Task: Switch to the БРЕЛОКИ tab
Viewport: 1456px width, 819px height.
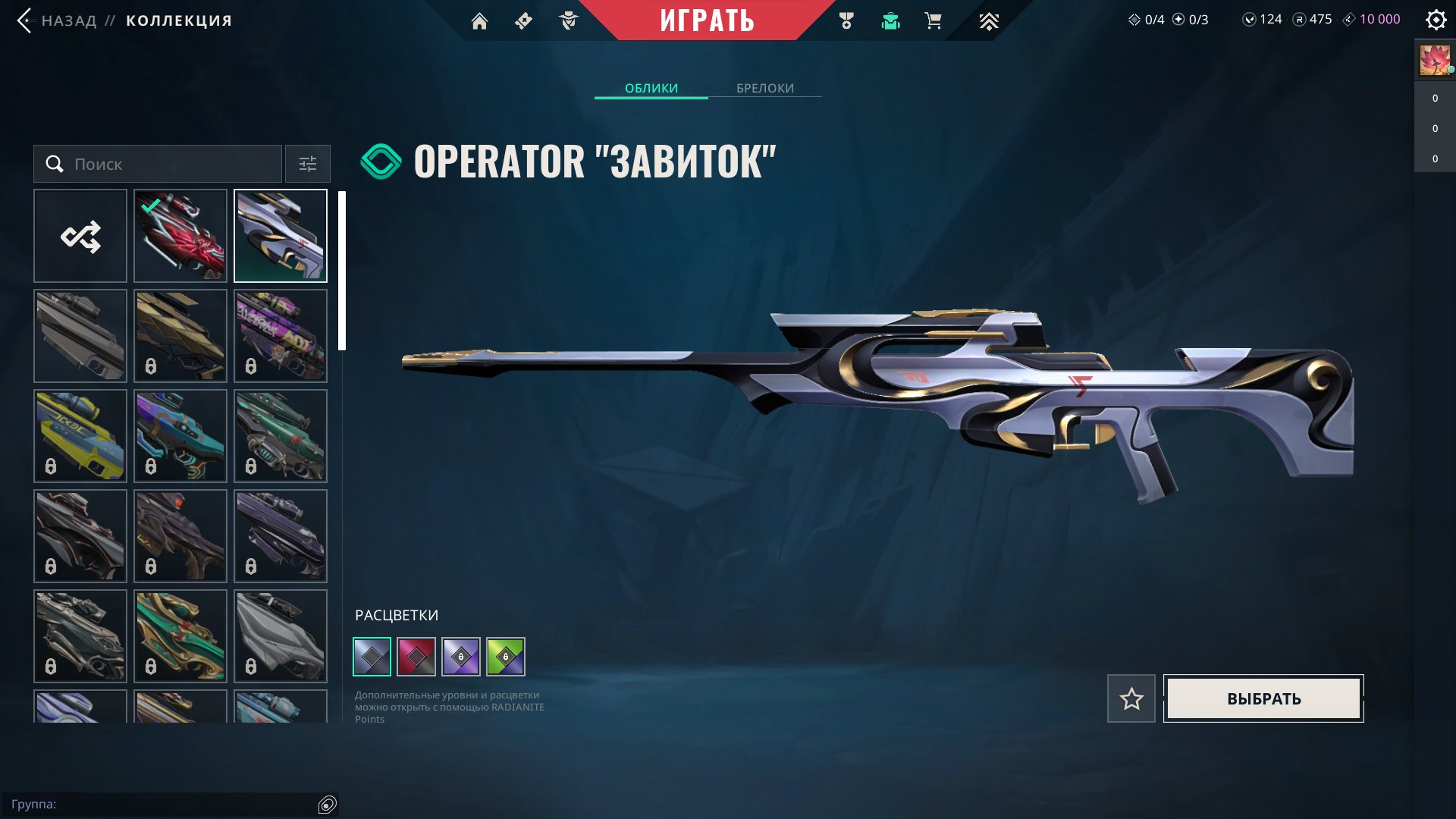Action: click(x=765, y=88)
